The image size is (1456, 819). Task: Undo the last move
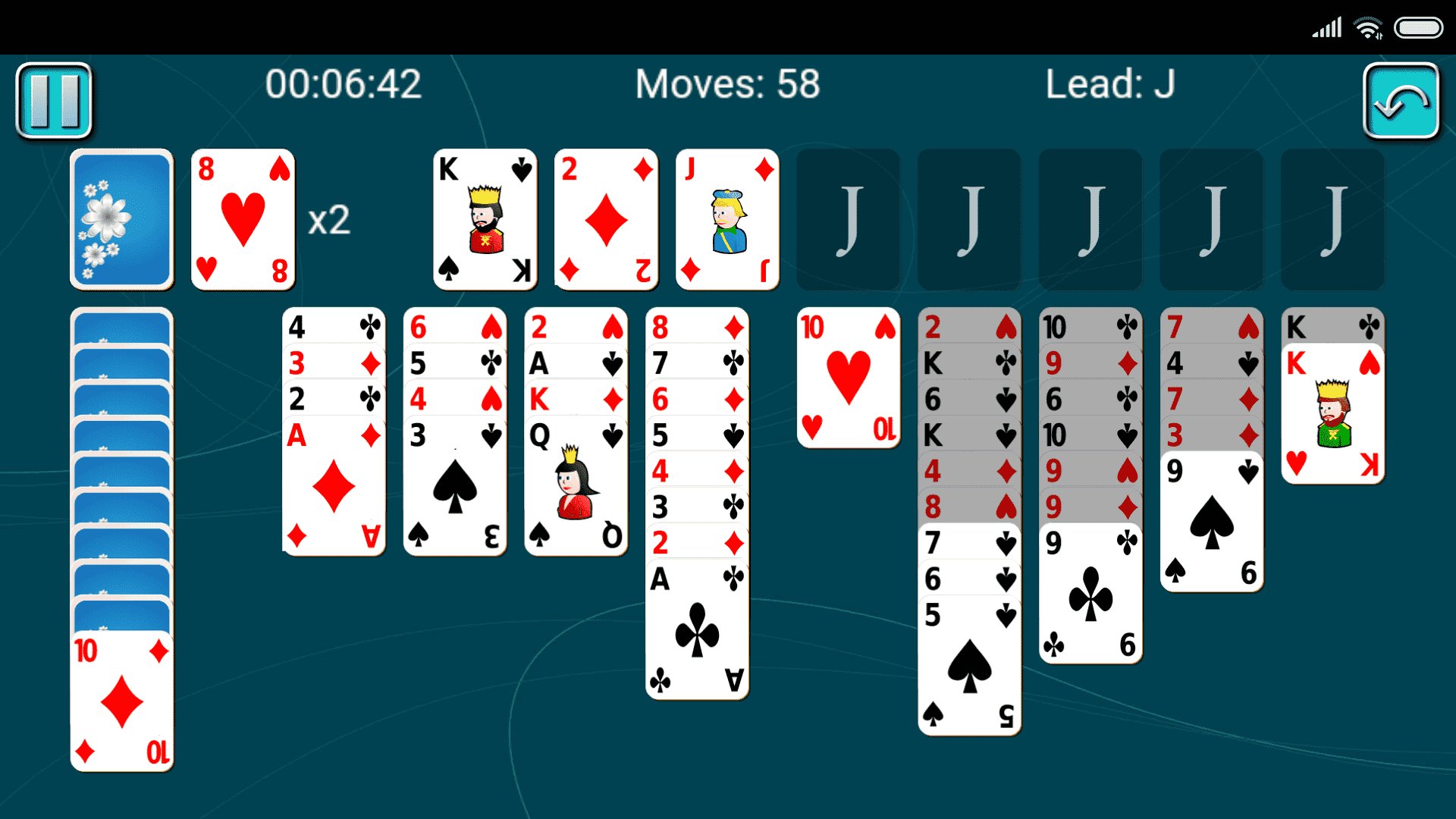point(1402,100)
